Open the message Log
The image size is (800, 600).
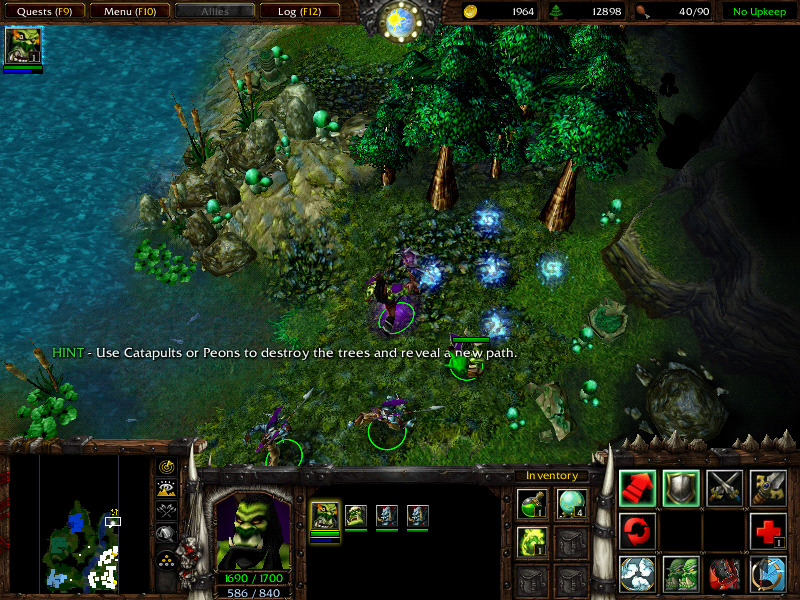[298, 12]
